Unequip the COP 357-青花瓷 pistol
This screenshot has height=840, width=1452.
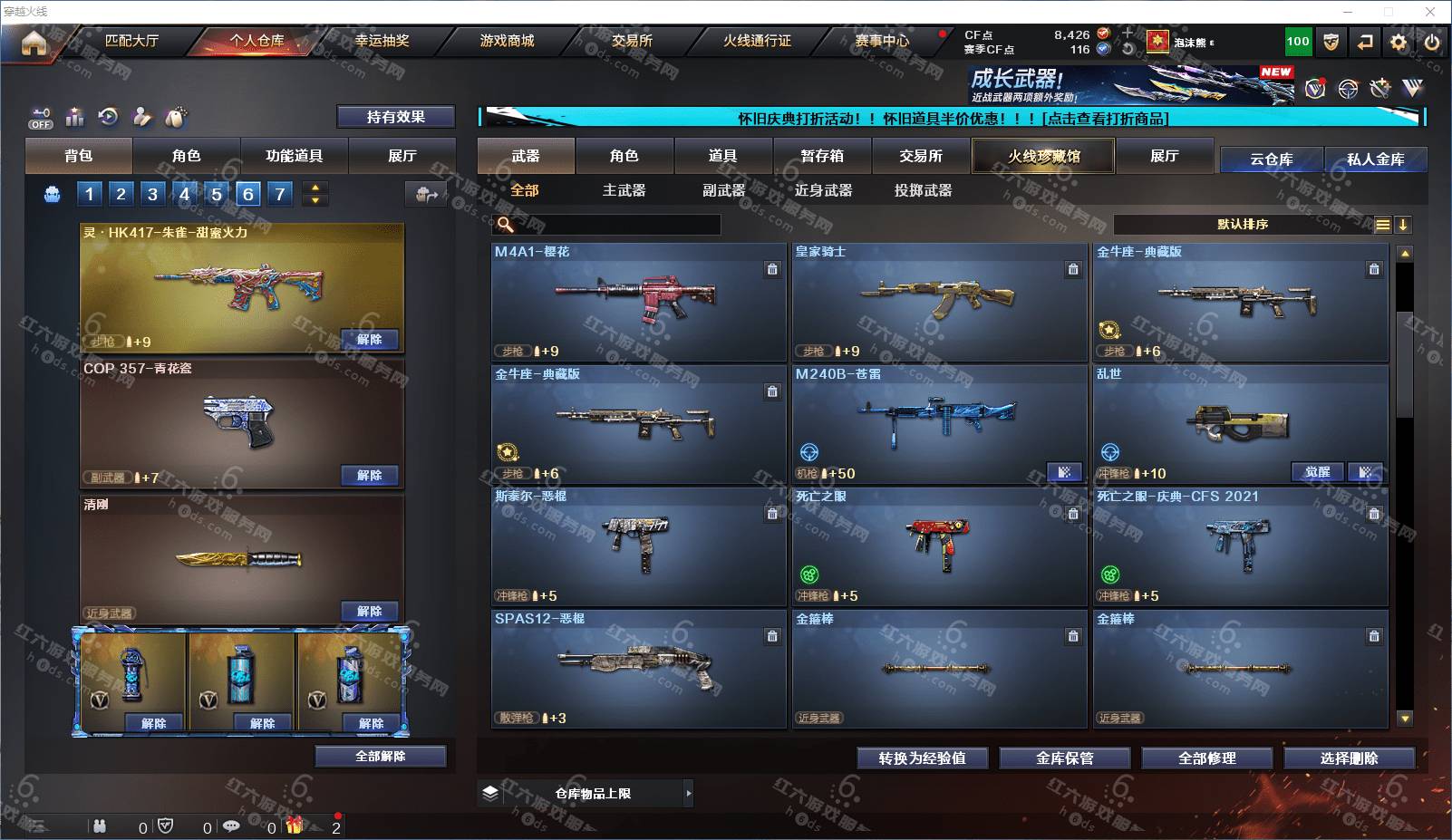(x=369, y=475)
